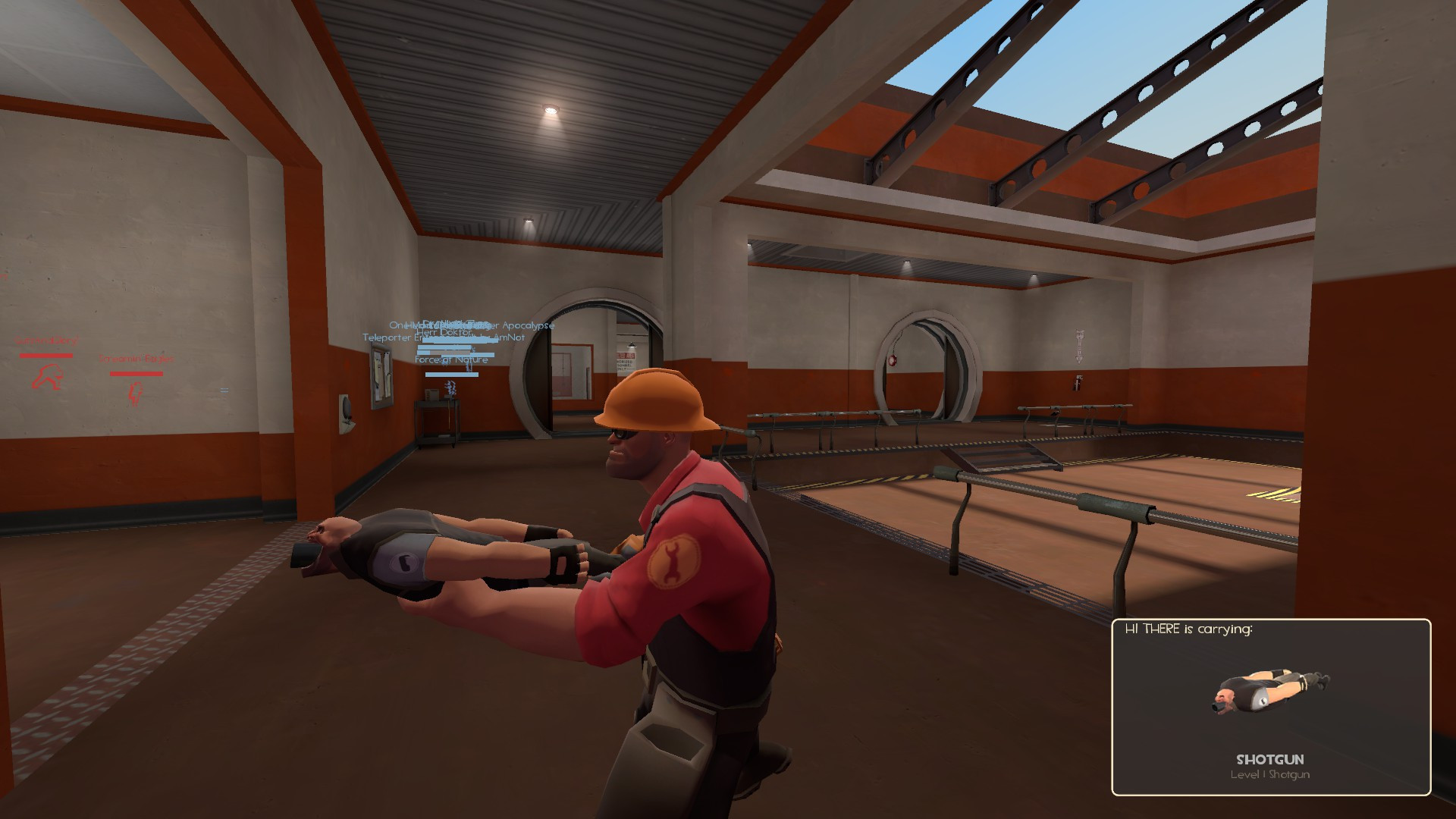Toggle the Force of Nature nametag

pyautogui.click(x=450, y=359)
